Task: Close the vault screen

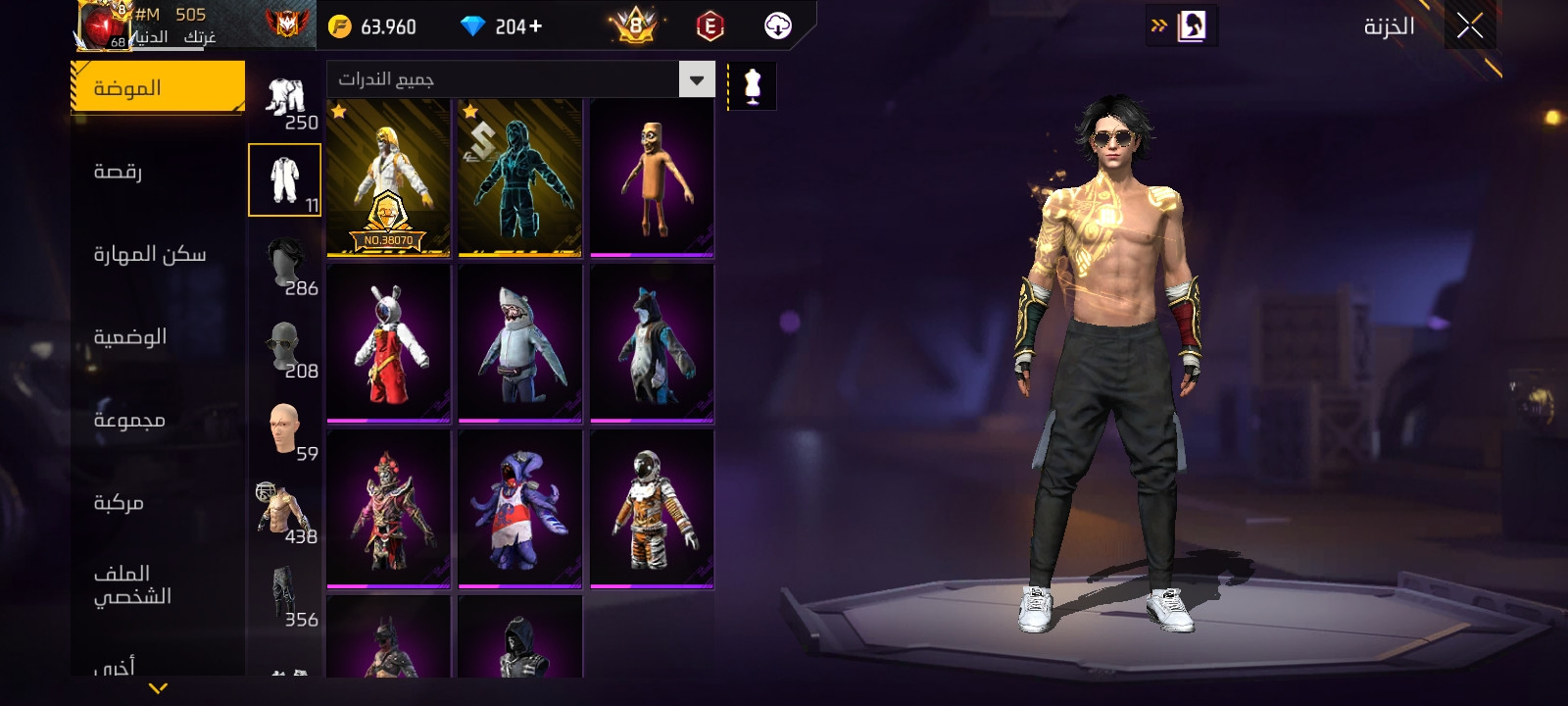Action: pyautogui.click(x=1469, y=26)
